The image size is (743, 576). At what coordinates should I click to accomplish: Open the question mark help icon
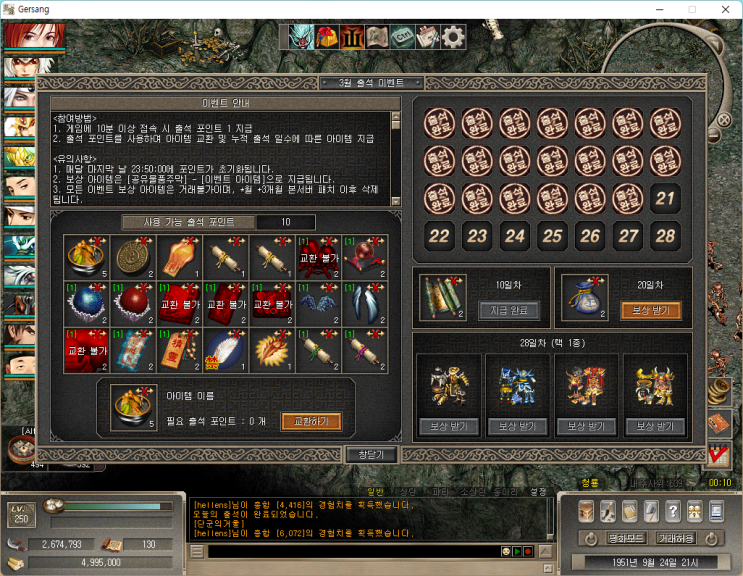(673, 511)
